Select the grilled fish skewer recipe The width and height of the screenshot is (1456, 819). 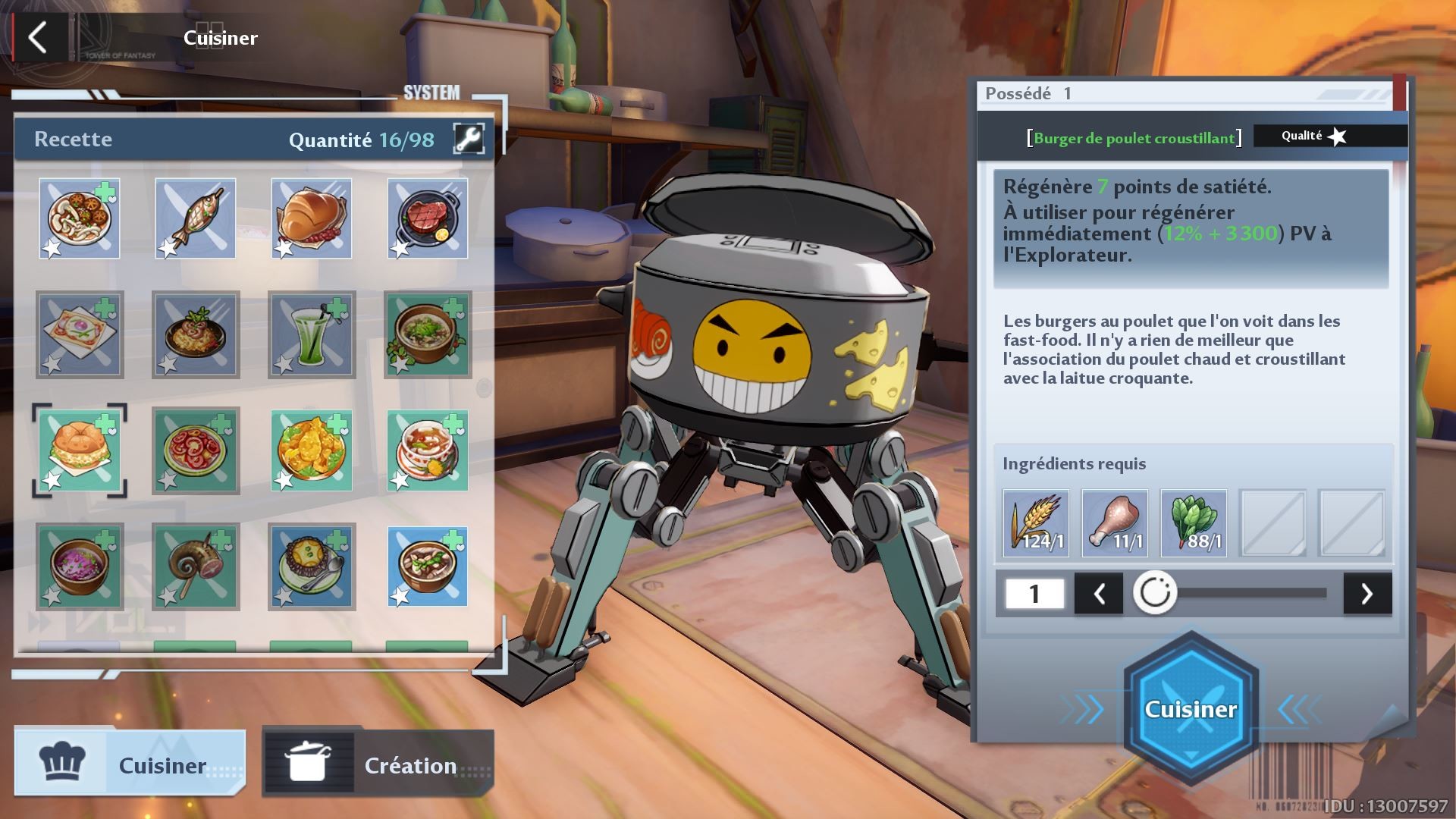tap(196, 218)
